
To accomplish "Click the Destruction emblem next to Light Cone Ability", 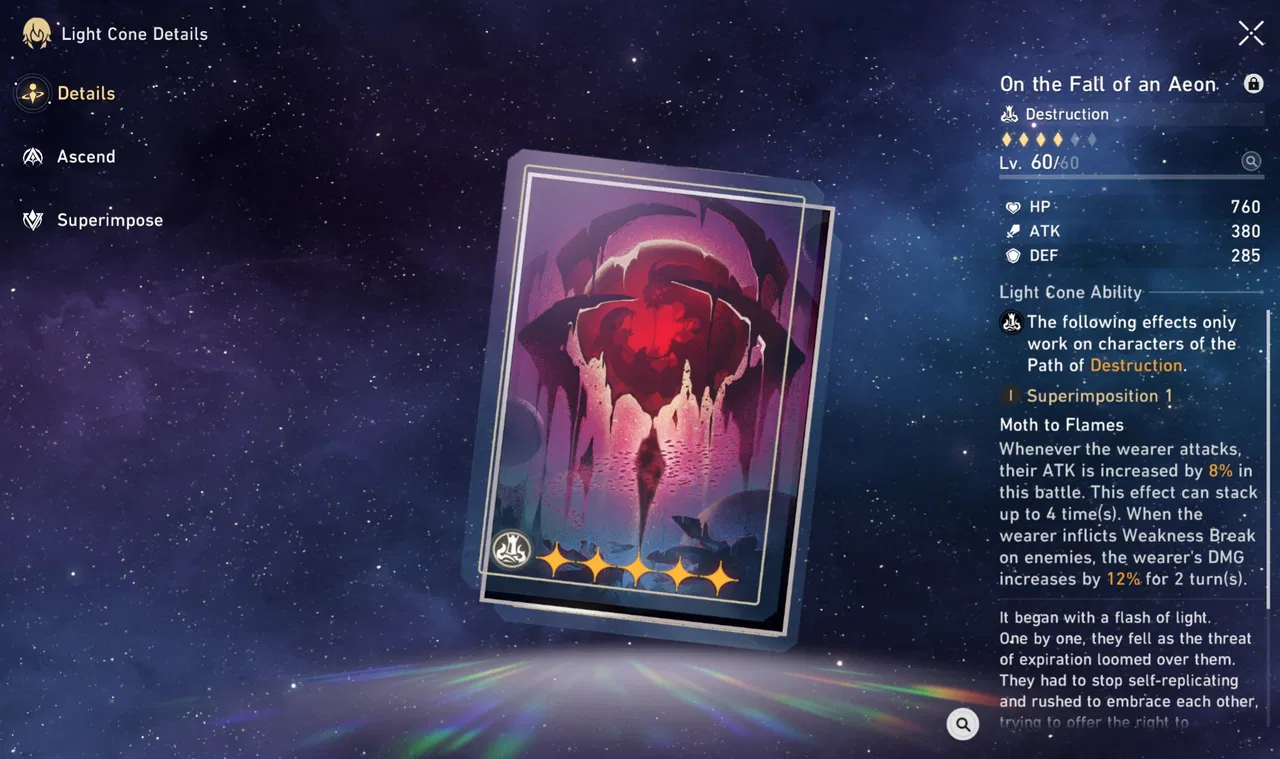I will 1010,322.
